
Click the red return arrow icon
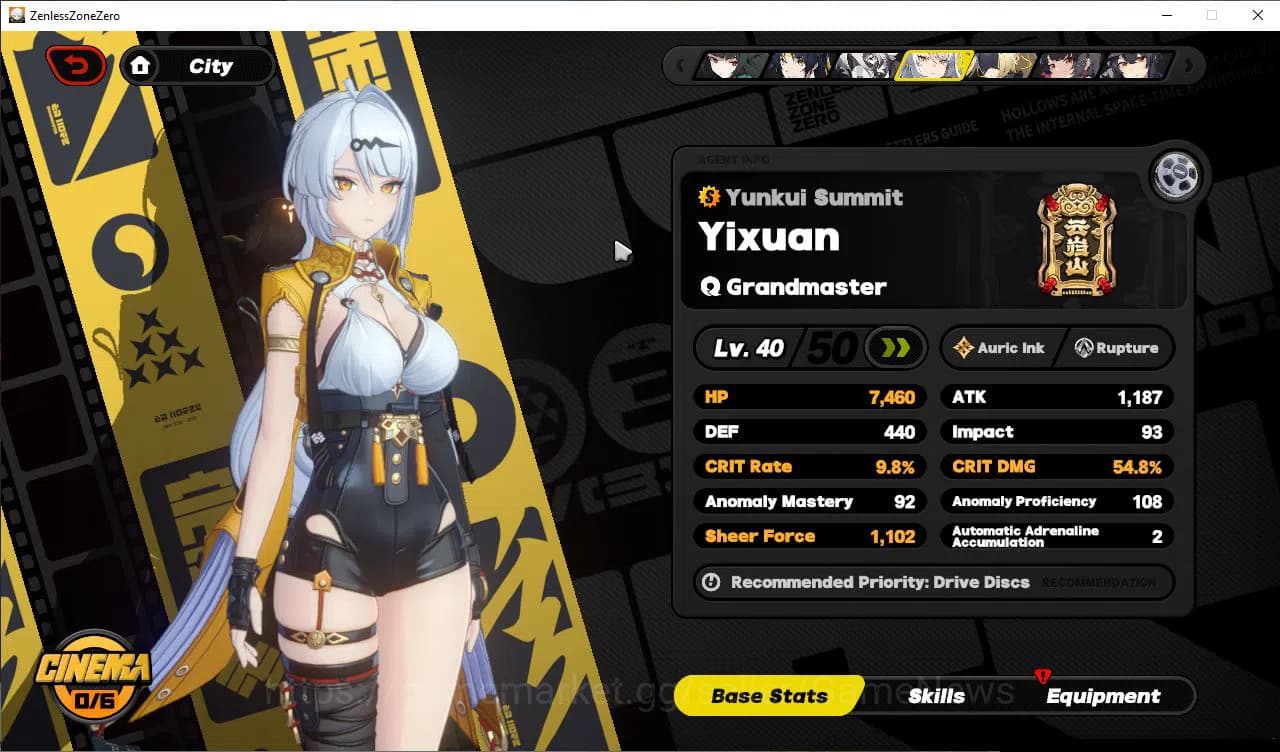76,64
